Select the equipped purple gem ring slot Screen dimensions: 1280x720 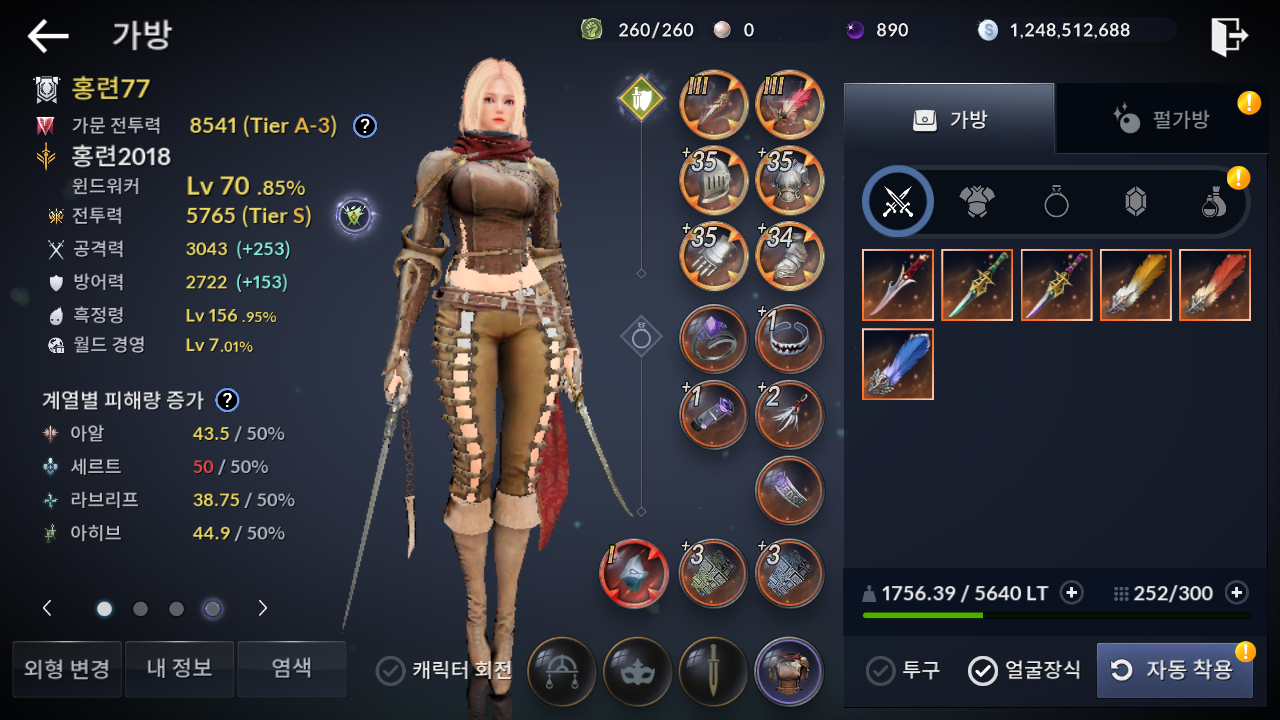(x=713, y=338)
